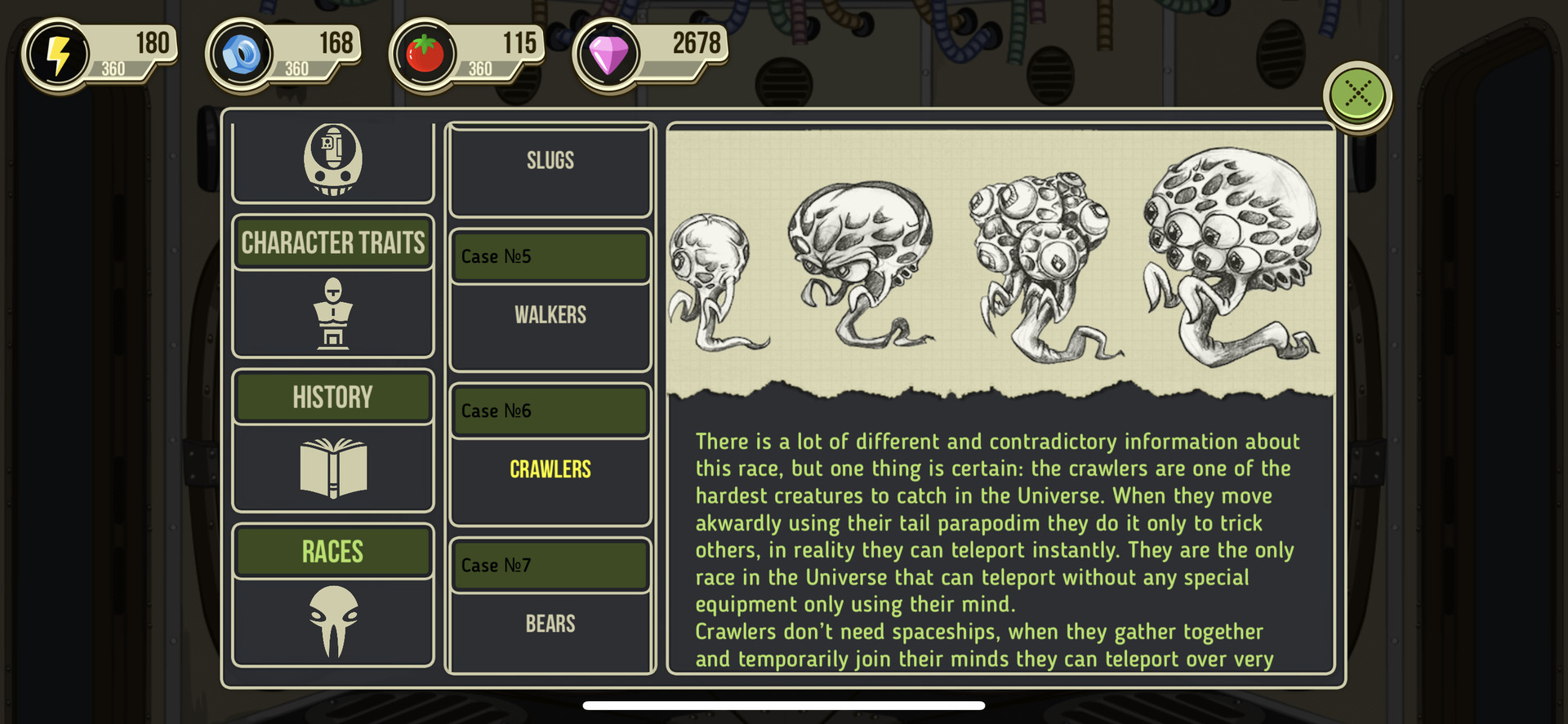This screenshot has height=724, width=1568.
Task: Show the Slugs race entry
Action: 550,162
